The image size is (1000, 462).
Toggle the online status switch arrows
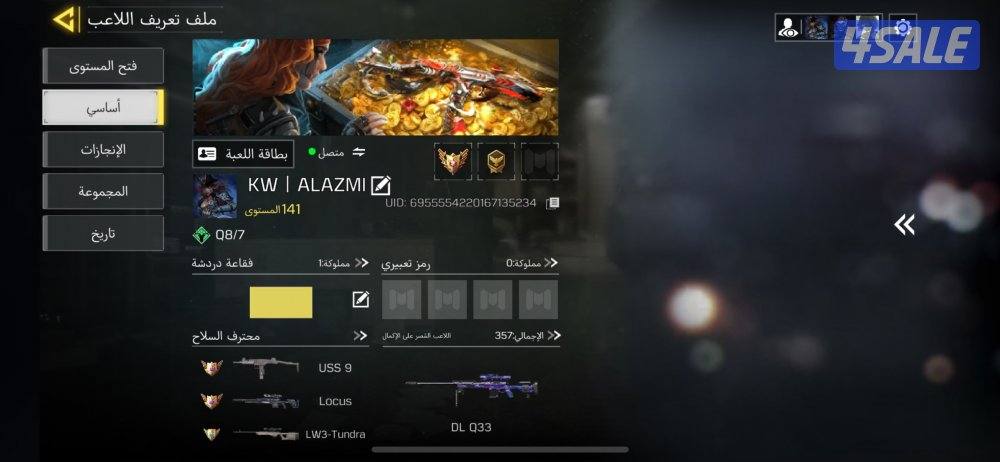(x=359, y=153)
